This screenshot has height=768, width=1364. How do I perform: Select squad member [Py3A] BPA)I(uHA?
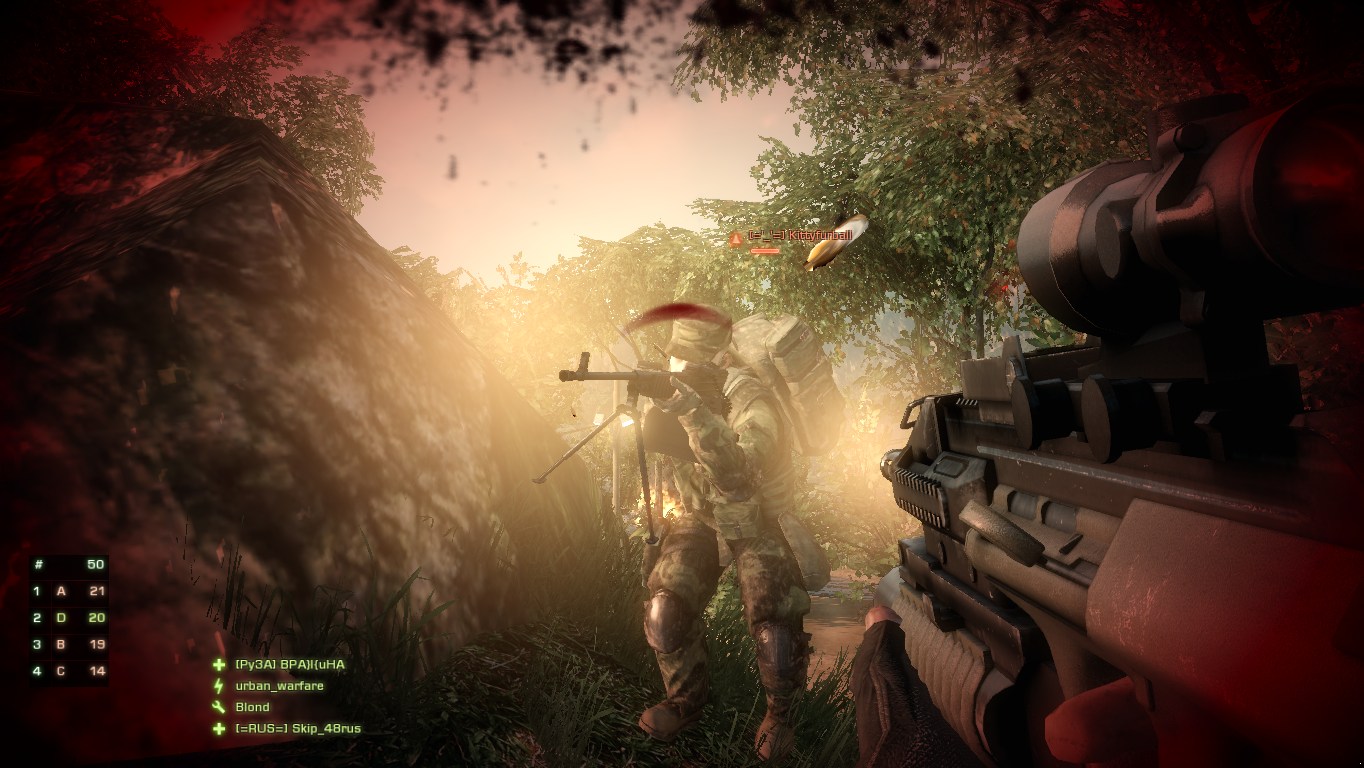pos(290,665)
